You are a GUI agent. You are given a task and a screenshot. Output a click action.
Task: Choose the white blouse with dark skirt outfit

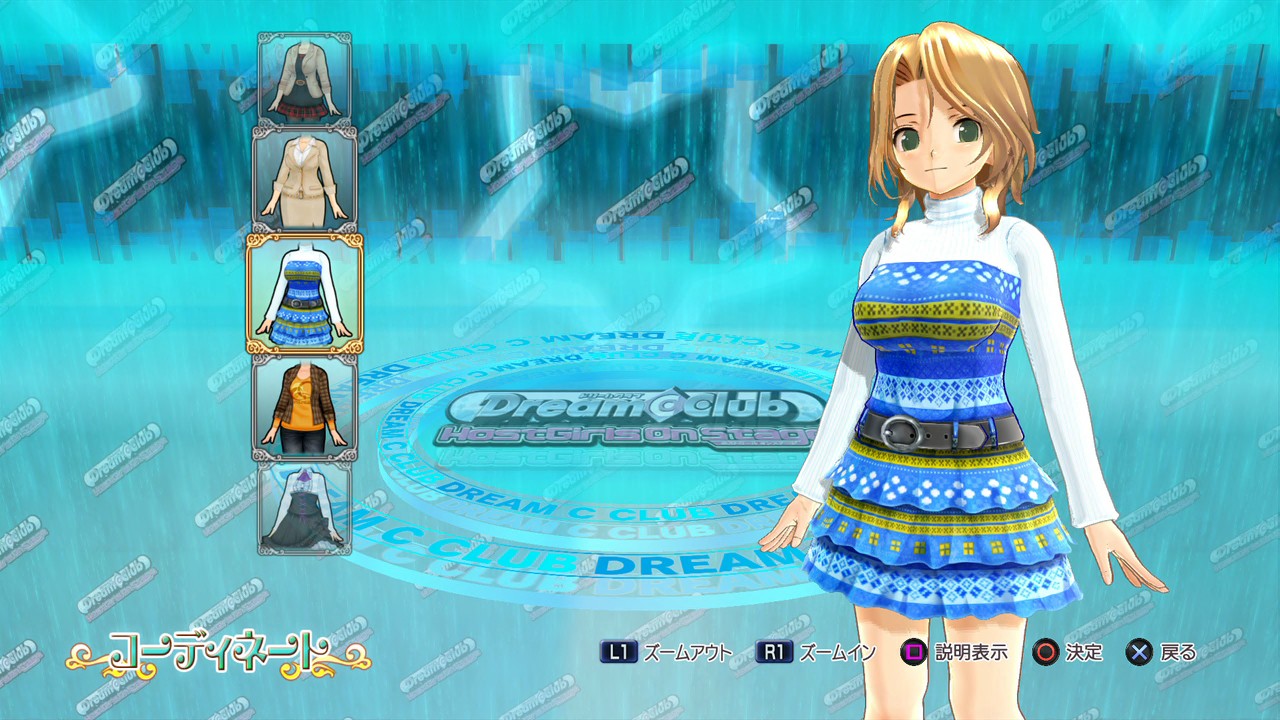pyautogui.click(x=305, y=506)
